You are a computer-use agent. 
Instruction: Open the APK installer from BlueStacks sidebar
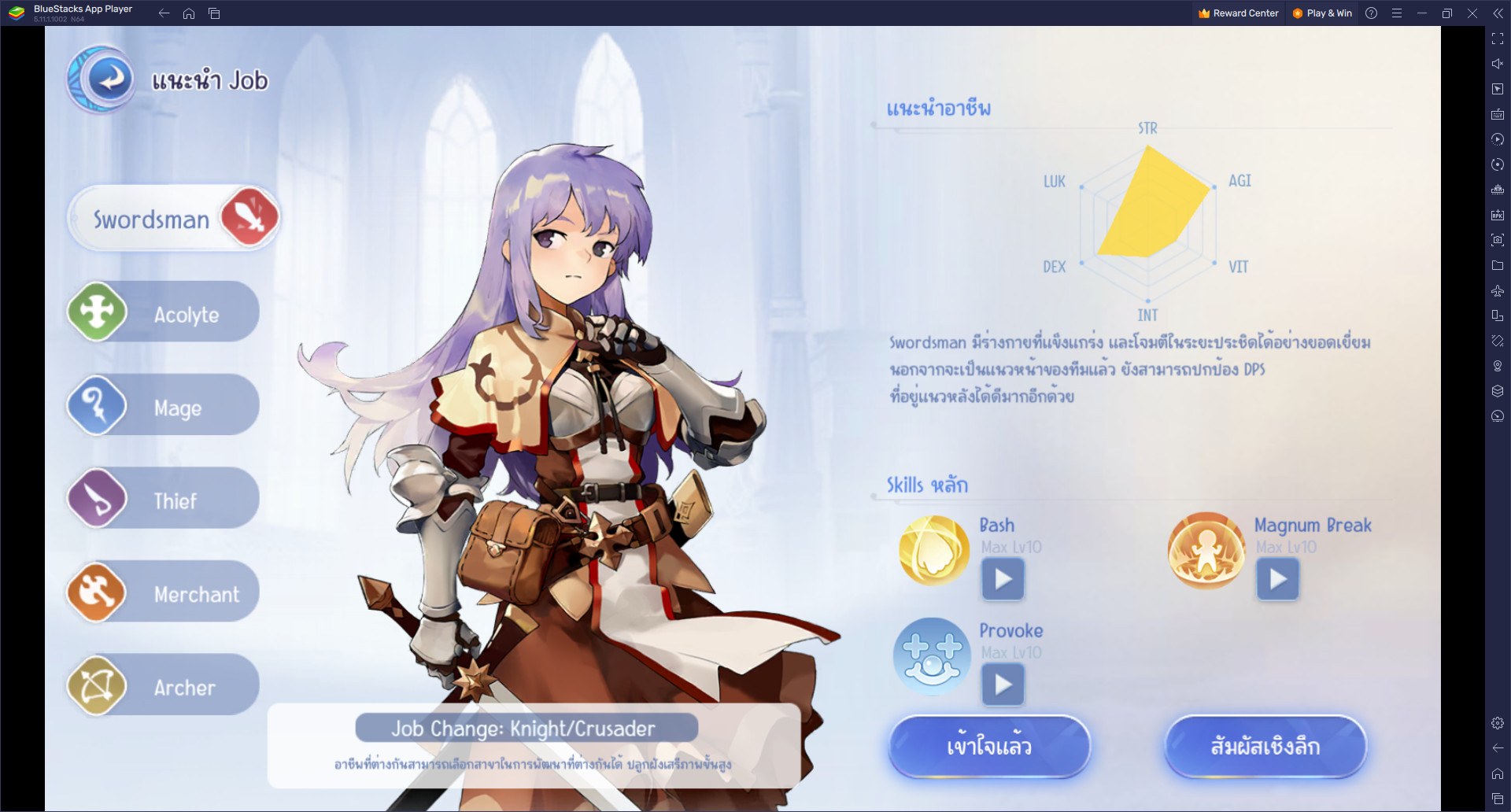pyautogui.click(x=1496, y=214)
